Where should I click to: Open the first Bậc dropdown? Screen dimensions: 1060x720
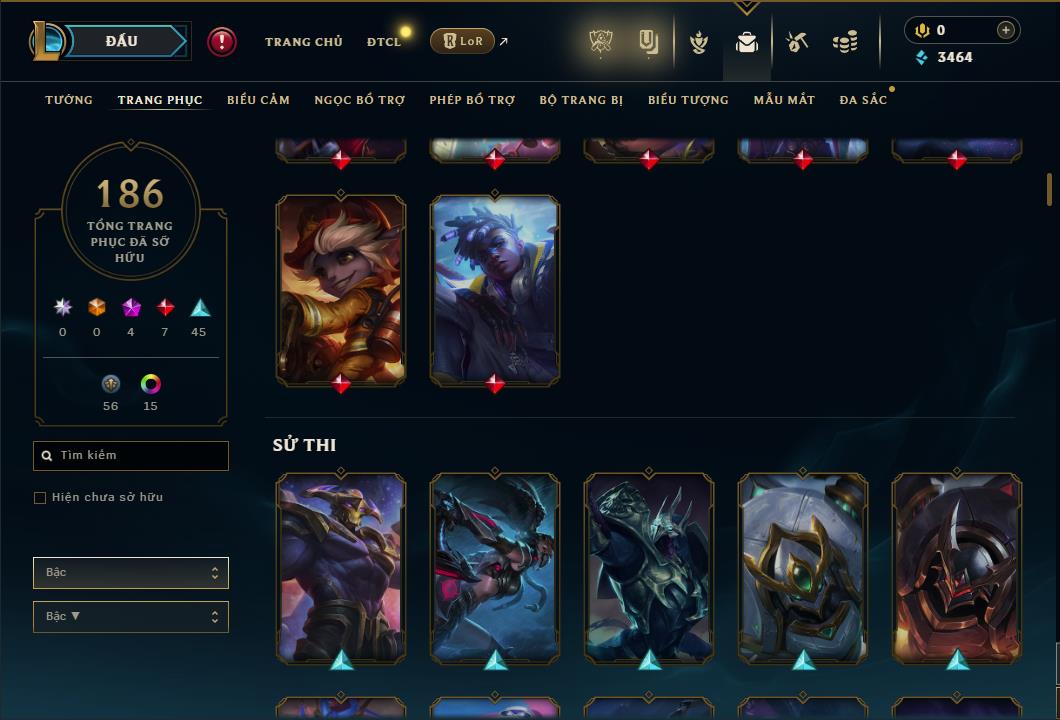click(x=131, y=573)
